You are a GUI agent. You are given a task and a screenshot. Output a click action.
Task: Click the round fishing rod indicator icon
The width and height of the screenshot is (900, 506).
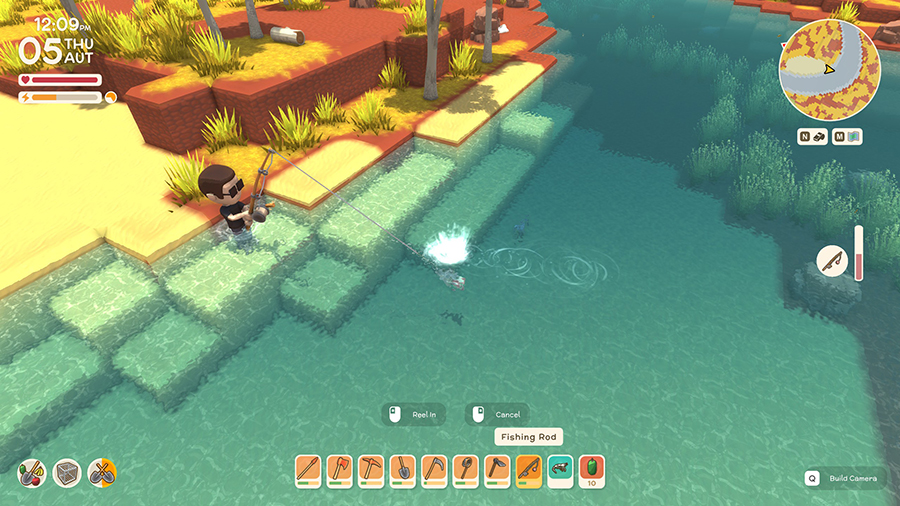coord(832,261)
